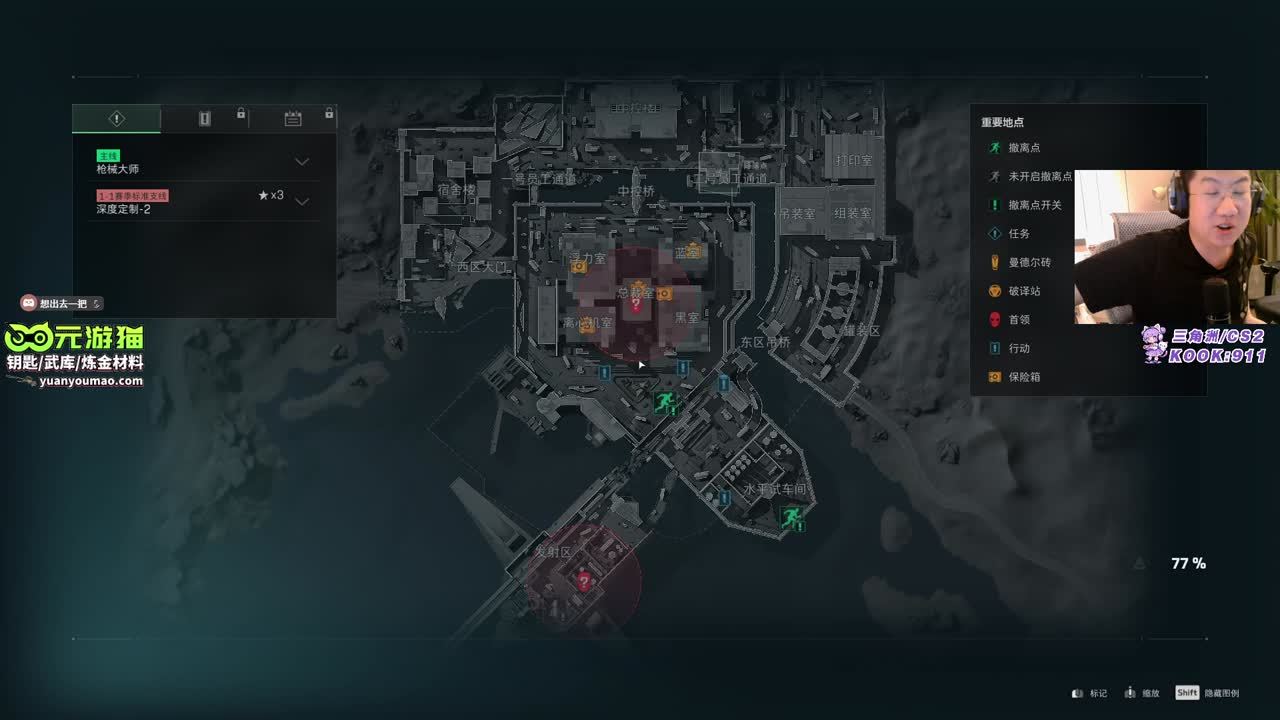Click the extraction point marker near 水平试车间
This screenshot has width=1280, height=720.
[791, 517]
